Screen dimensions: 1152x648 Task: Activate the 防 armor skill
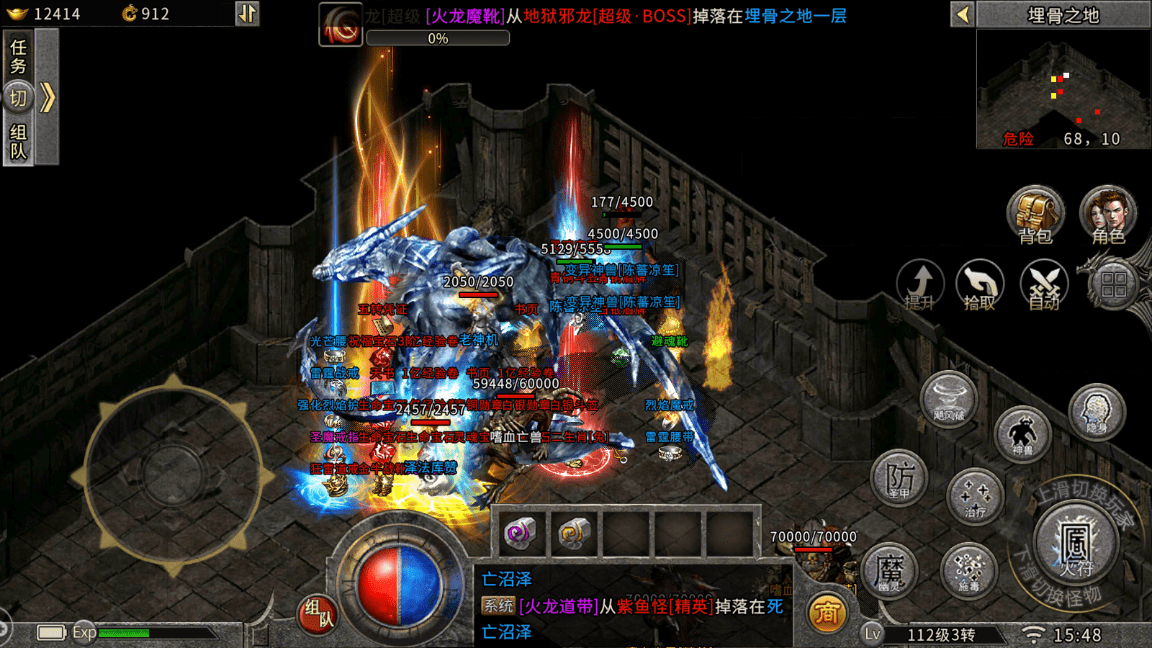coord(900,476)
